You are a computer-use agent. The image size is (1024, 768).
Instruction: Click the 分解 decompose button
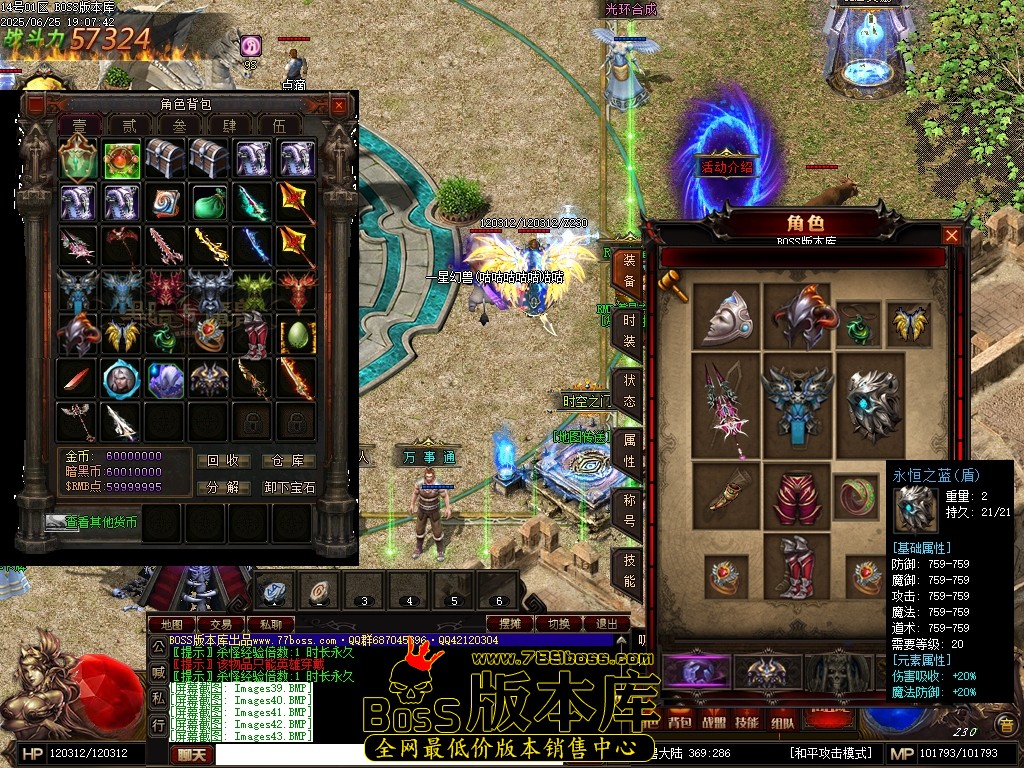(223, 488)
